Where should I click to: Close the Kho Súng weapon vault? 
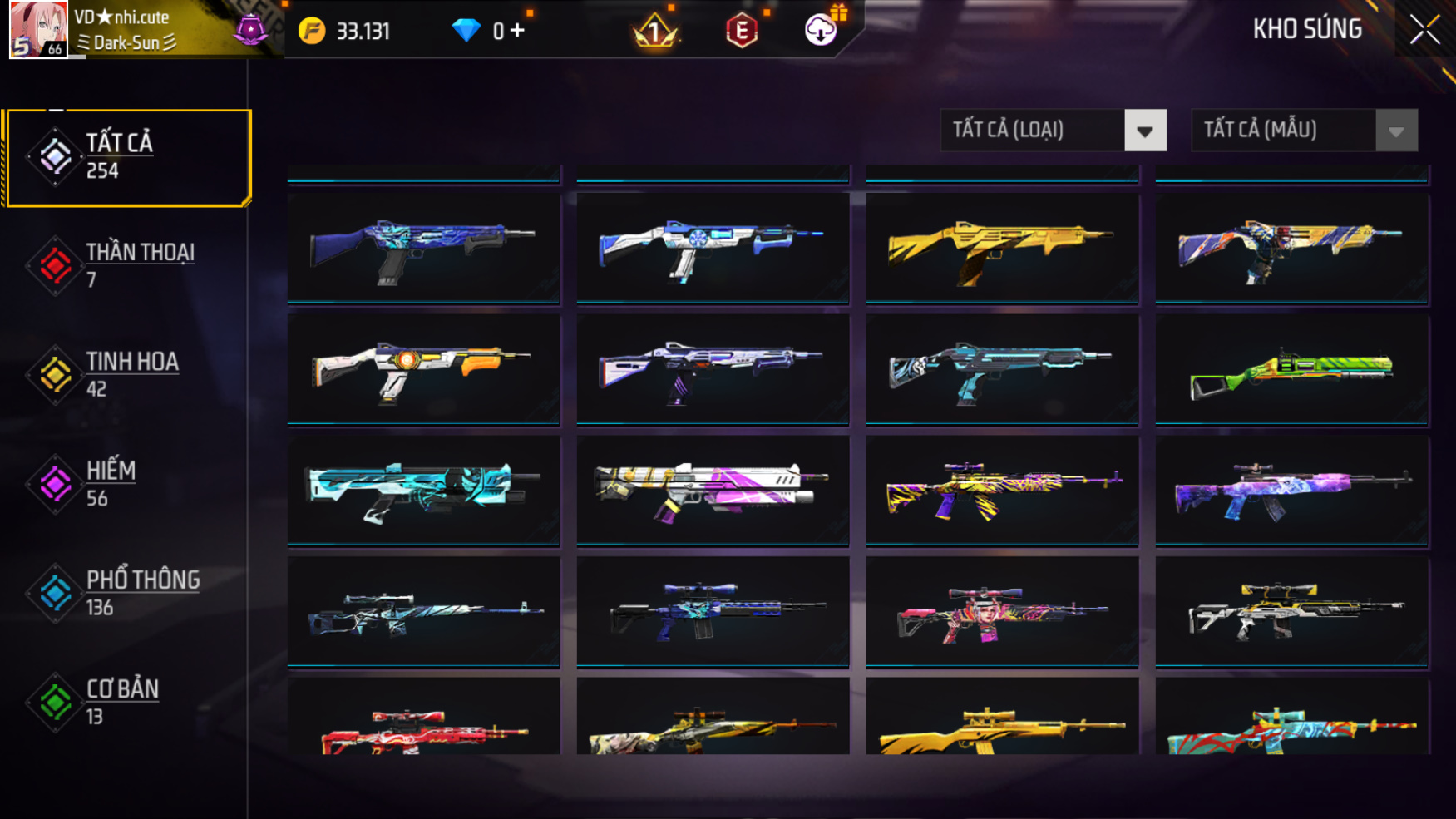coord(1424,30)
